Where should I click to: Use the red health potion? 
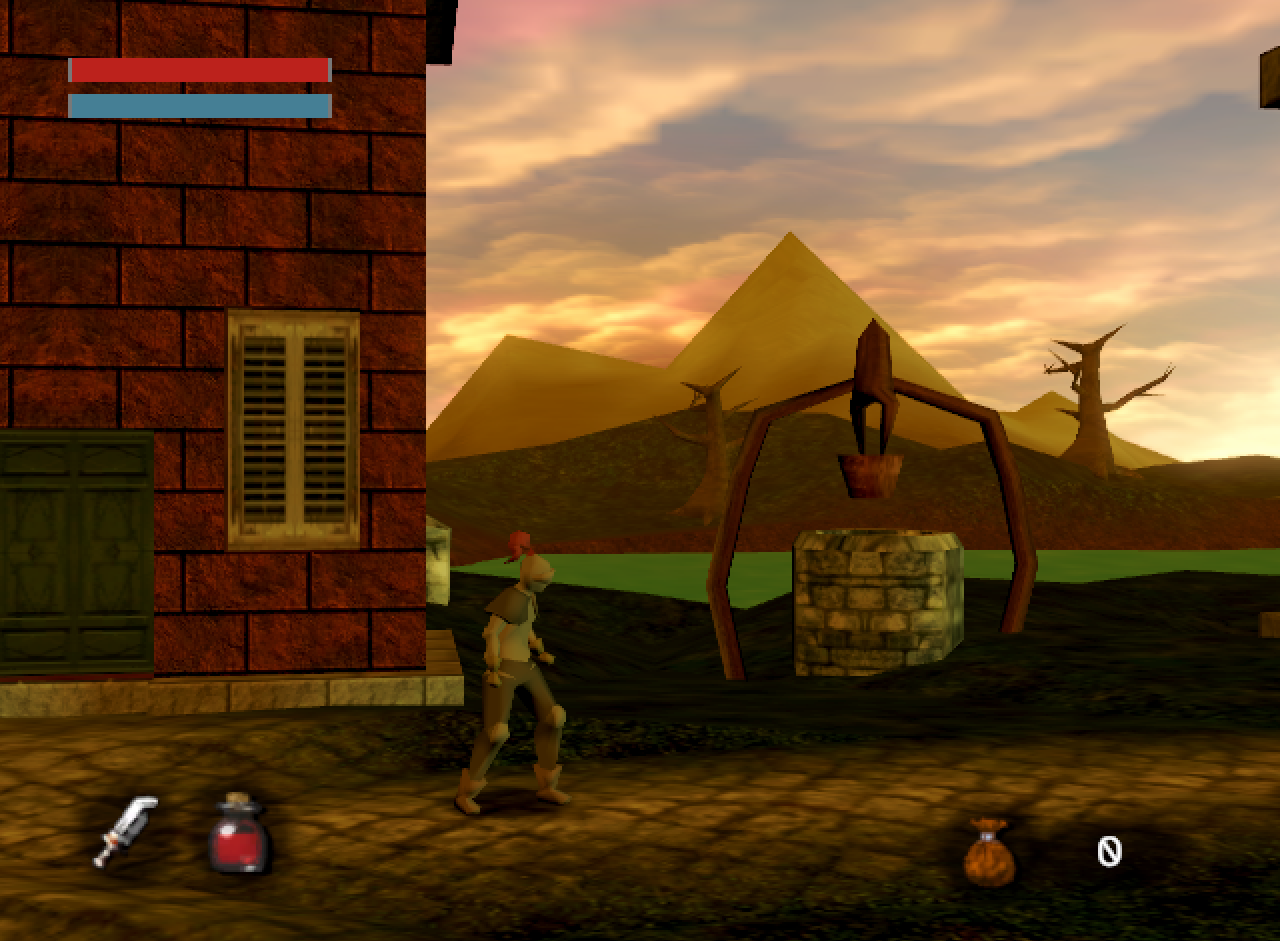click(x=239, y=835)
